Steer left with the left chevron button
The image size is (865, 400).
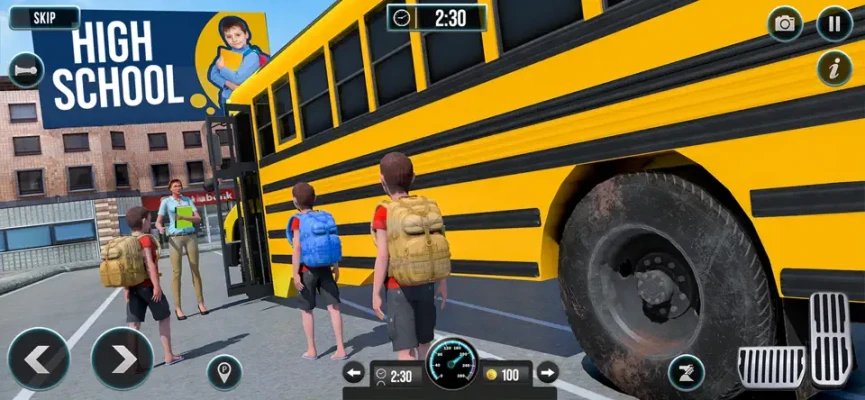click(x=38, y=358)
